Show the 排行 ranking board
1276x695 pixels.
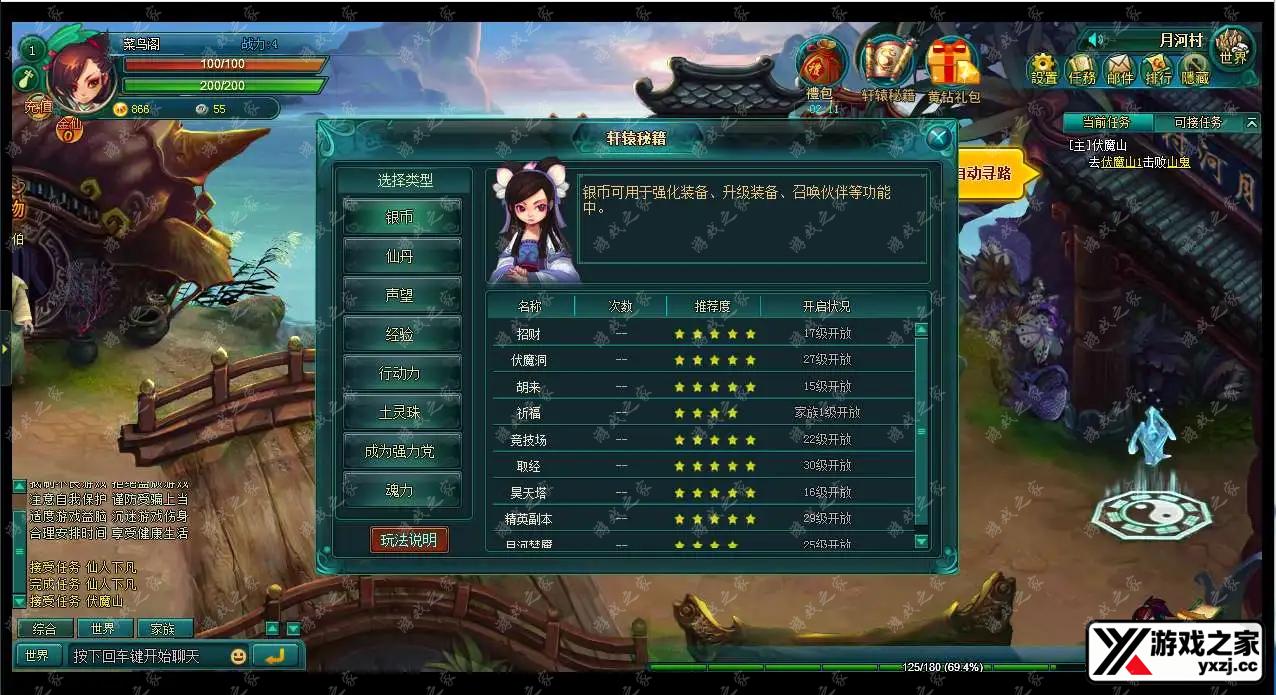point(1158,70)
